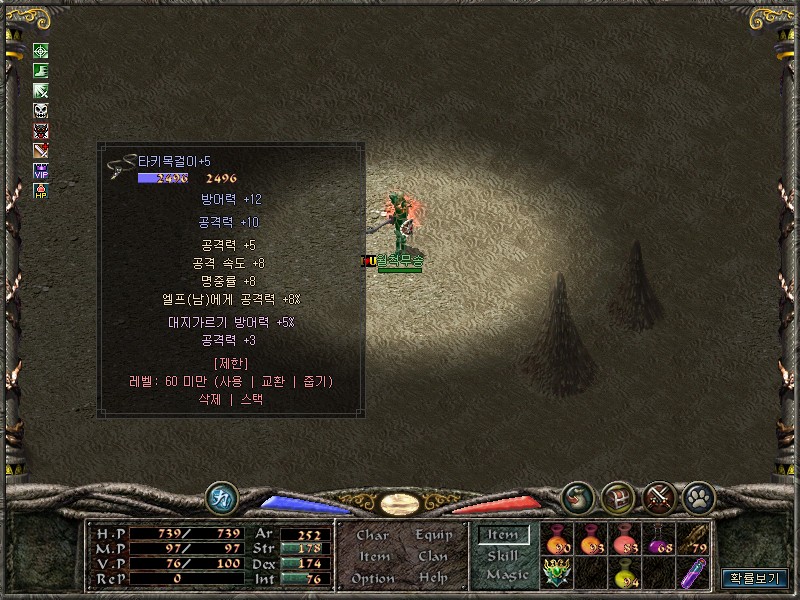The image size is (800, 600).
Task: Click the 확률보기 button
Action: pyautogui.click(x=755, y=578)
